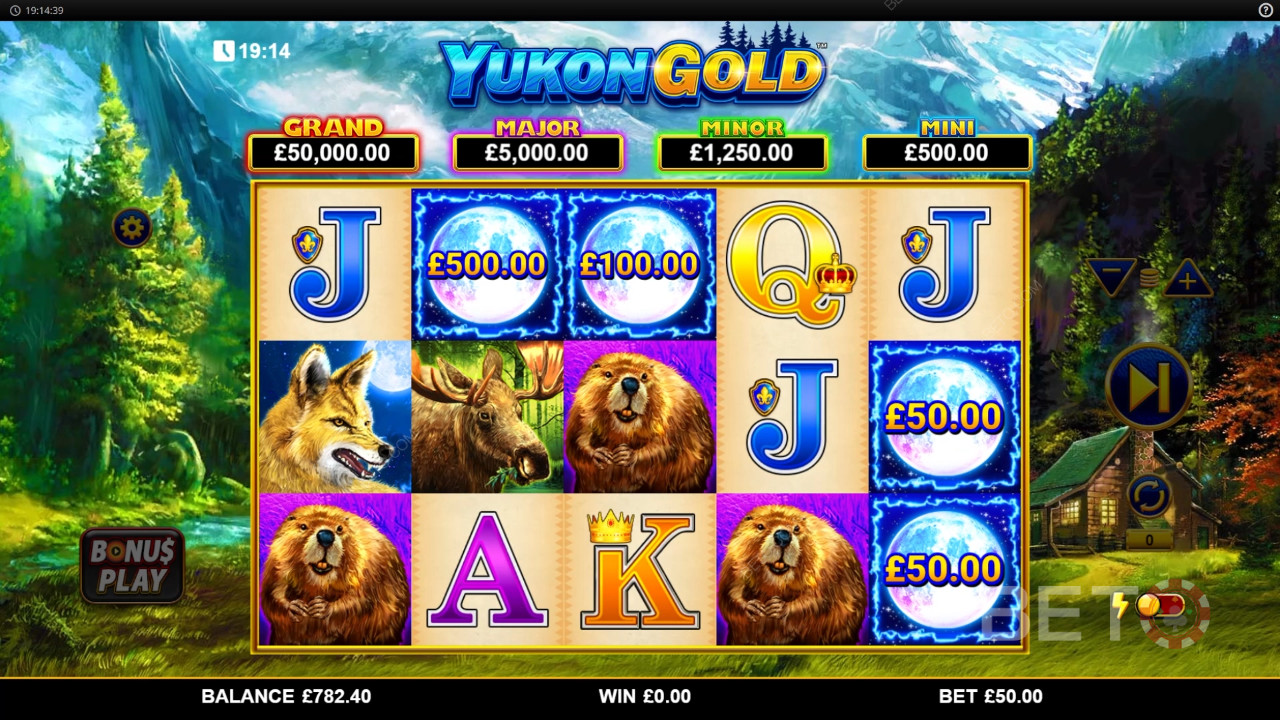Open the autoplay circular arrow button
This screenshot has width=1280, height=720.
(1149, 495)
